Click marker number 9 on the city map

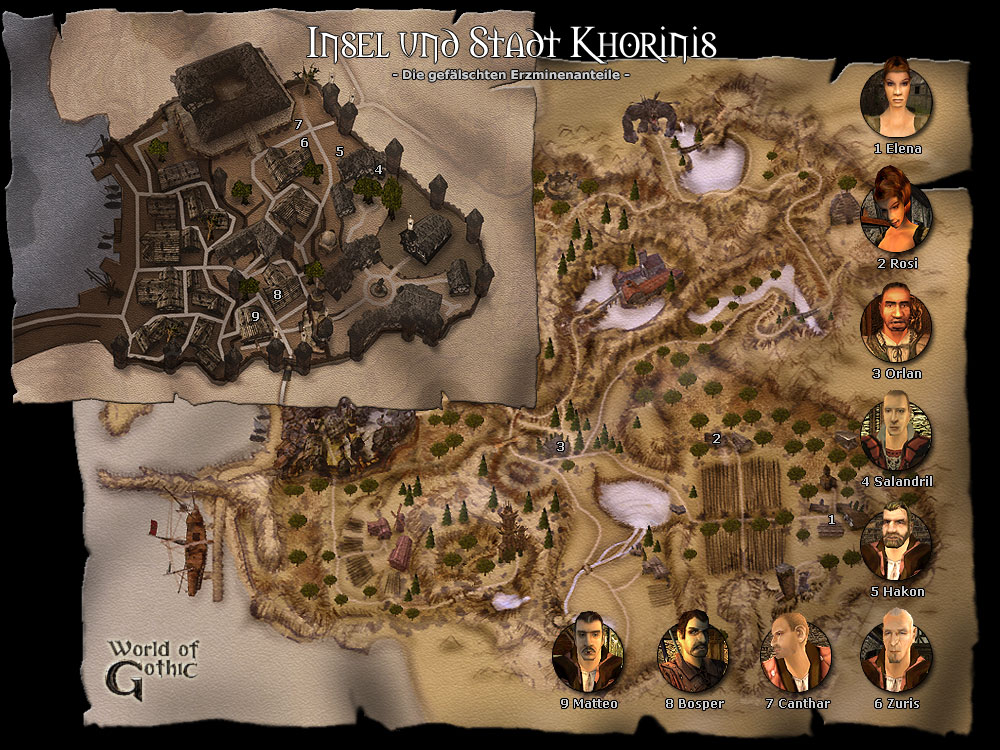255,316
